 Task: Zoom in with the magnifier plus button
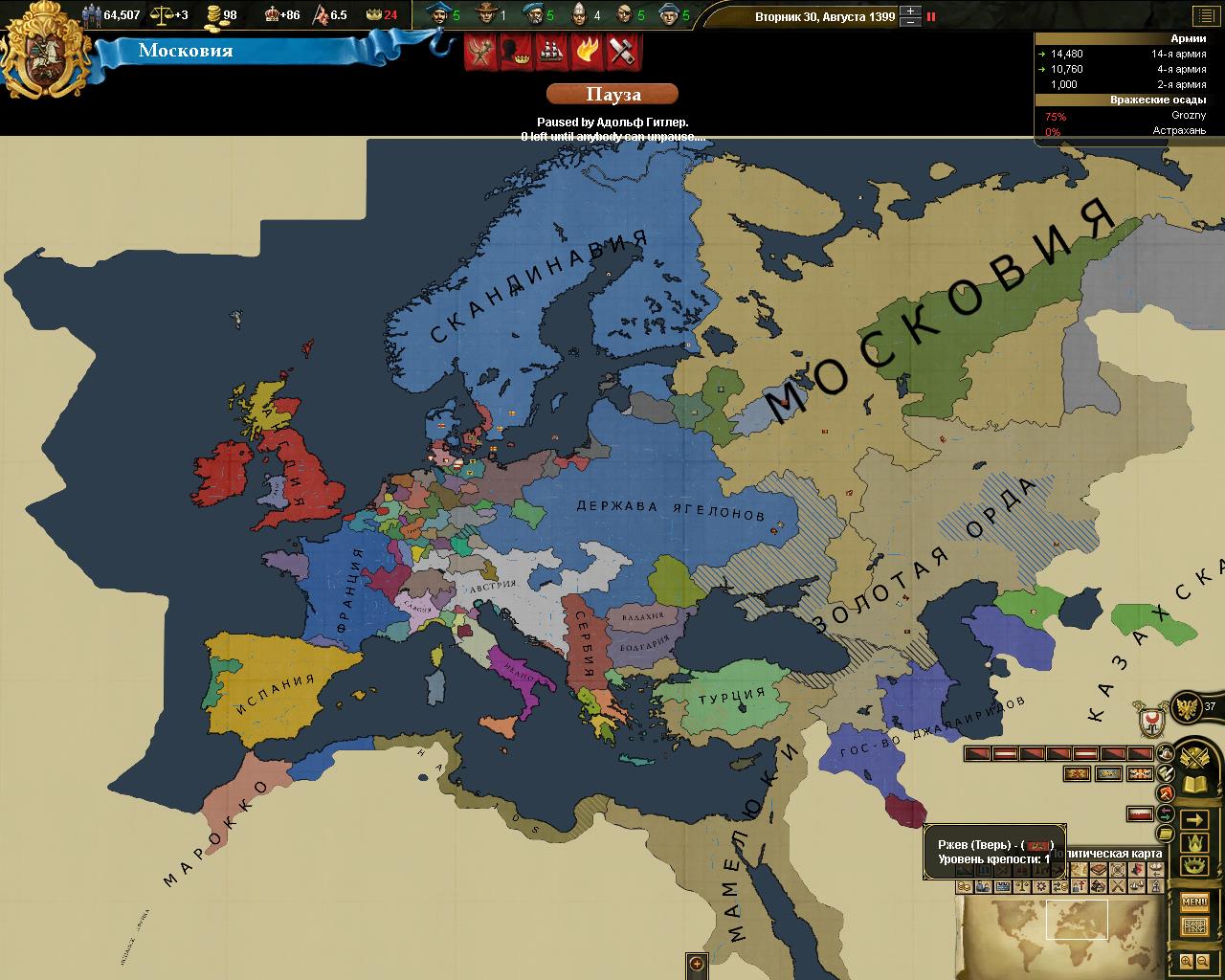tap(1187, 962)
